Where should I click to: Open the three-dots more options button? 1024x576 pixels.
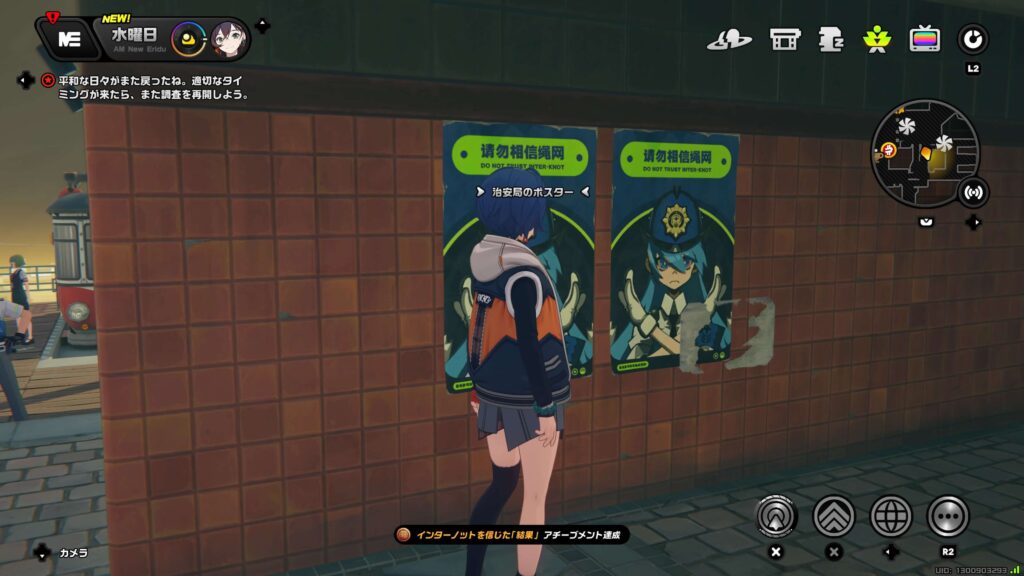947,516
